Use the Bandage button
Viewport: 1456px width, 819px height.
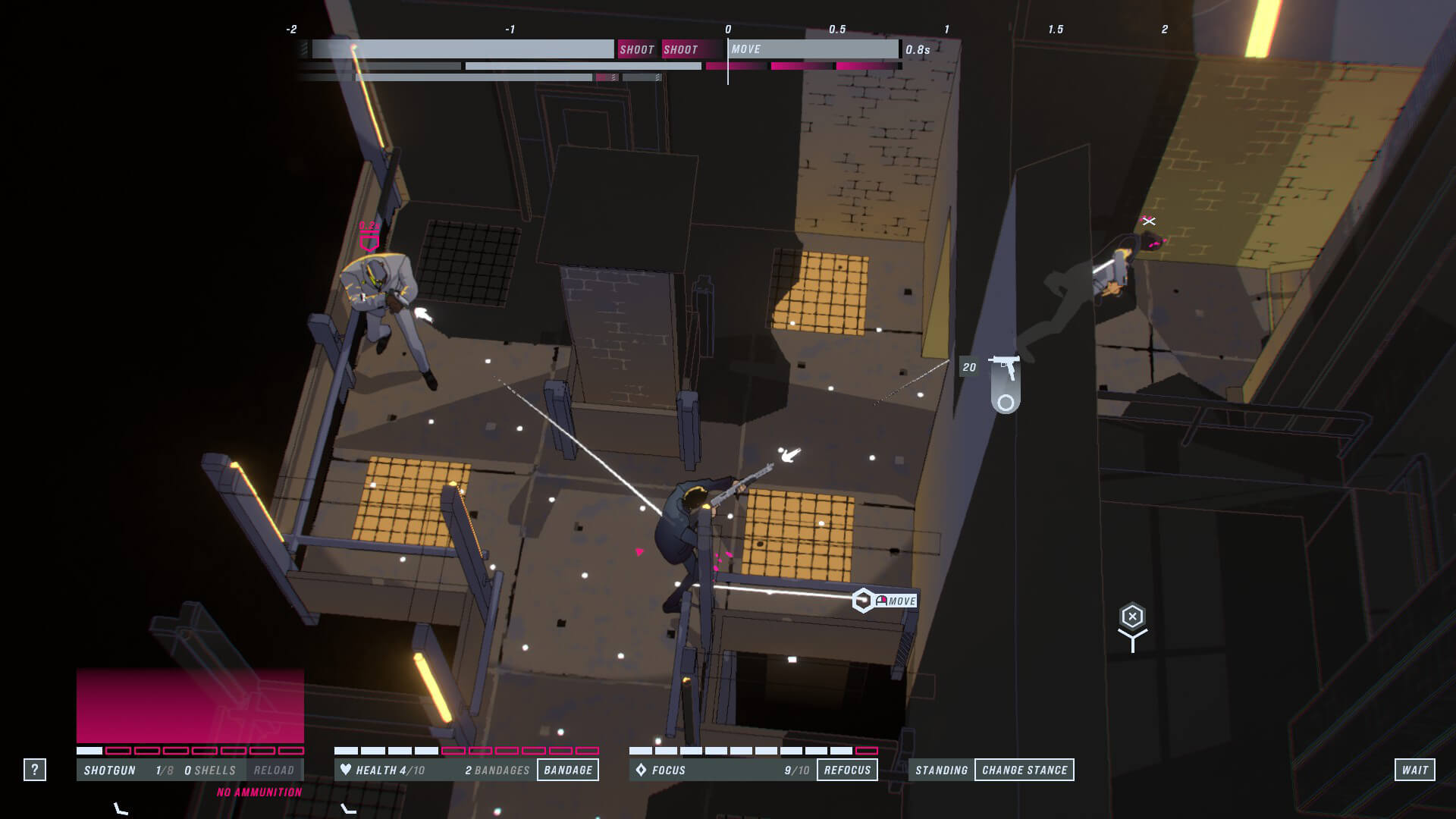coord(568,770)
